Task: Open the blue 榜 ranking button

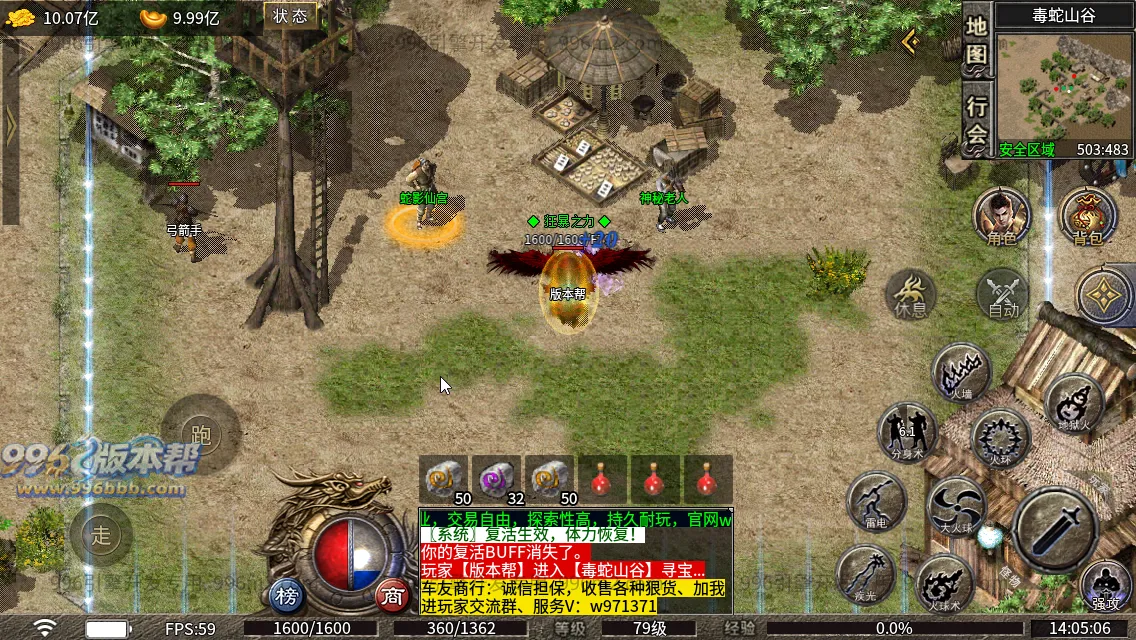Action: [x=287, y=597]
